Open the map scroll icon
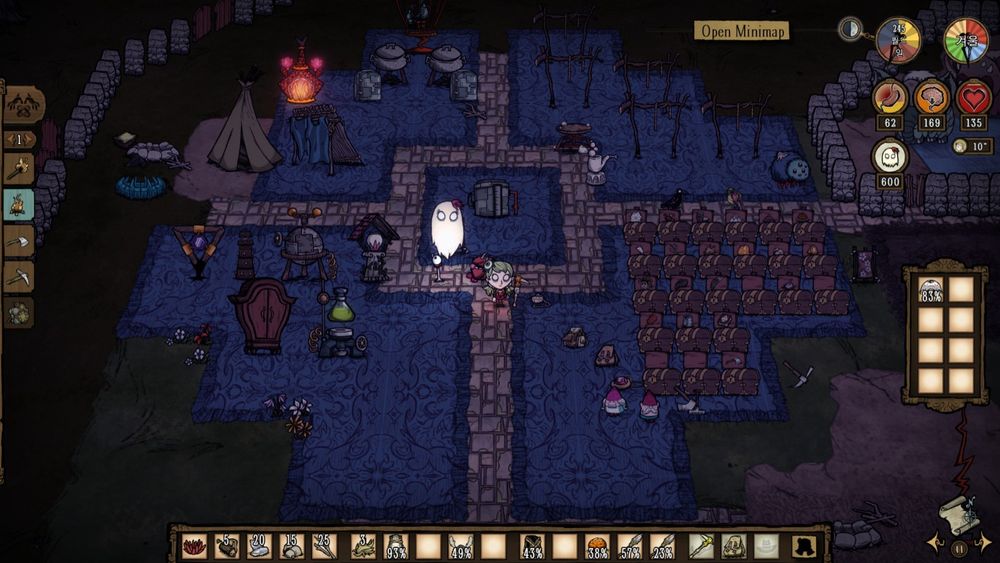The width and height of the screenshot is (1000, 563). pos(956,512)
